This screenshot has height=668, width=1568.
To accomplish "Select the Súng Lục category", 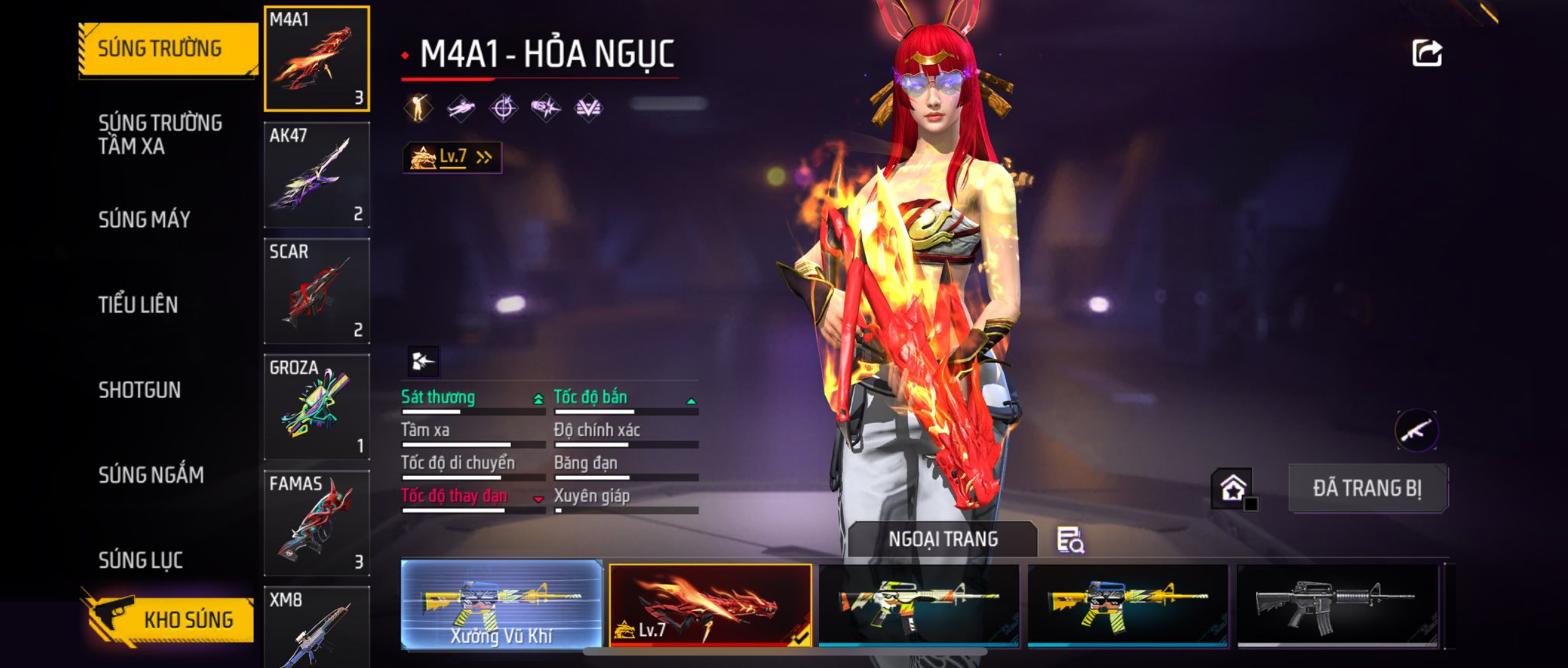I will tap(141, 560).
